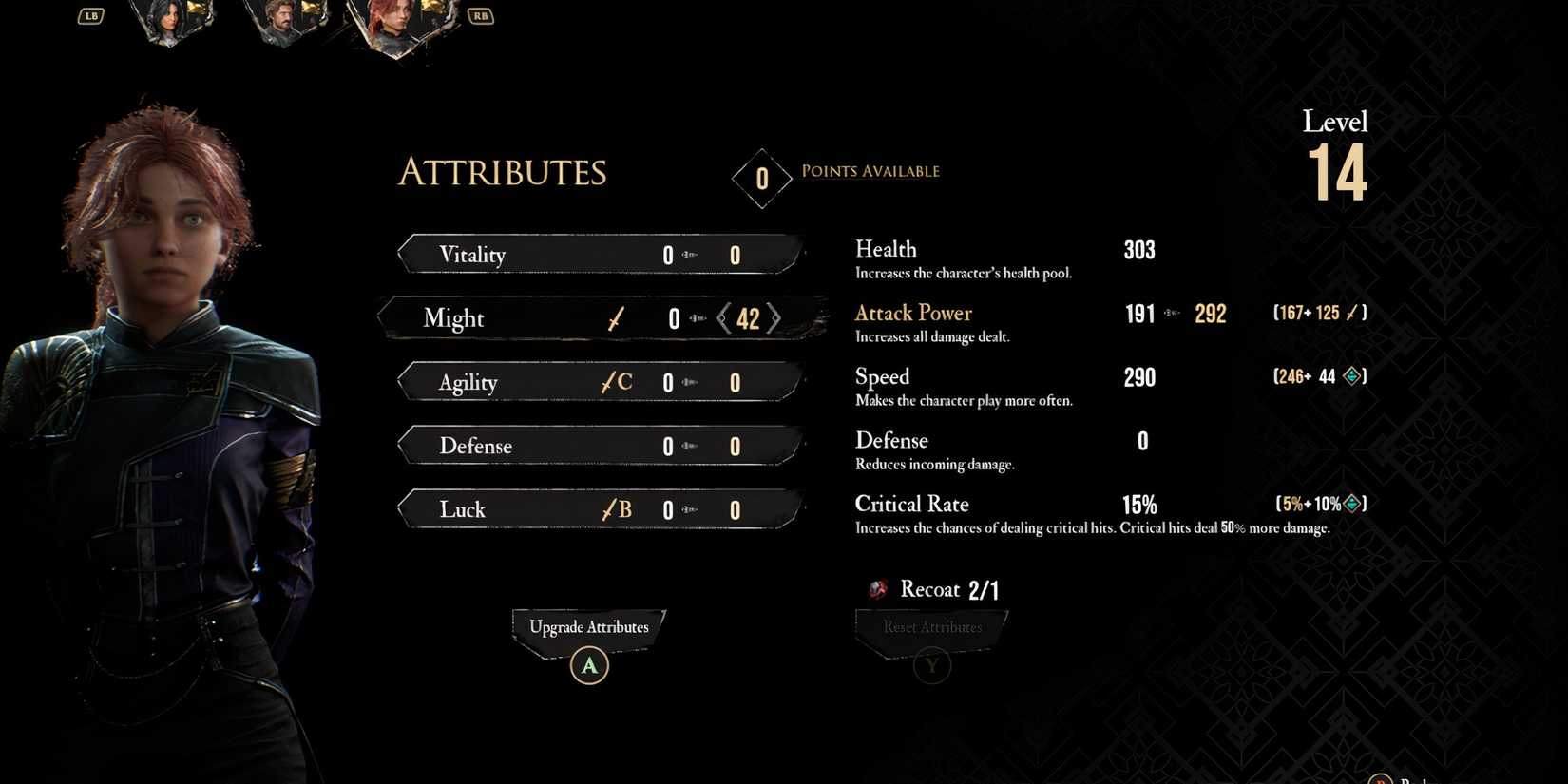1568x784 pixels.
Task: Click the LB shoulder button icon
Action: (x=90, y=15)
